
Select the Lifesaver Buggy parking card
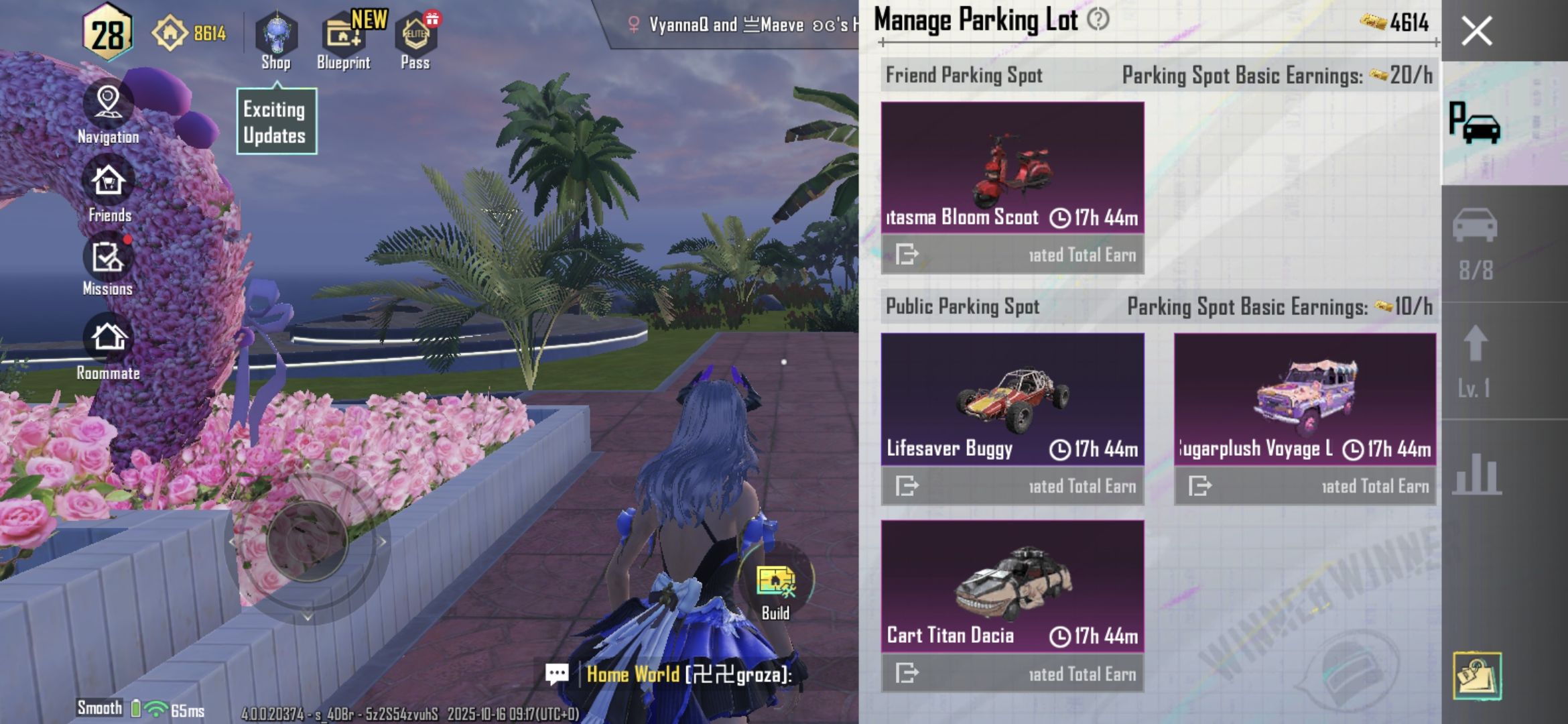pos(1012,399)
